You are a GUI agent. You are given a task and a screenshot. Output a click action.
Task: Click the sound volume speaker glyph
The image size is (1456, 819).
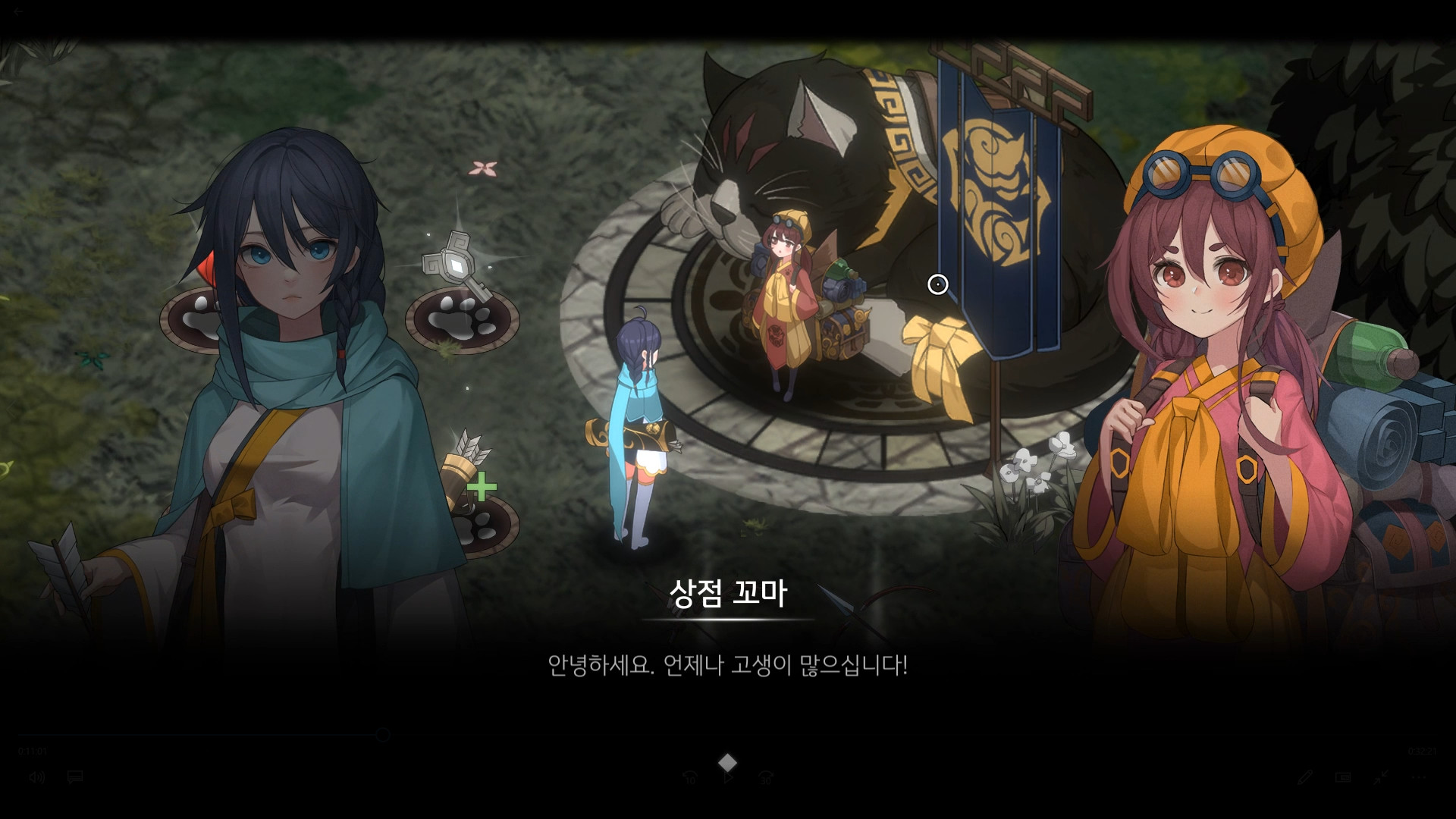pos(37,777)
